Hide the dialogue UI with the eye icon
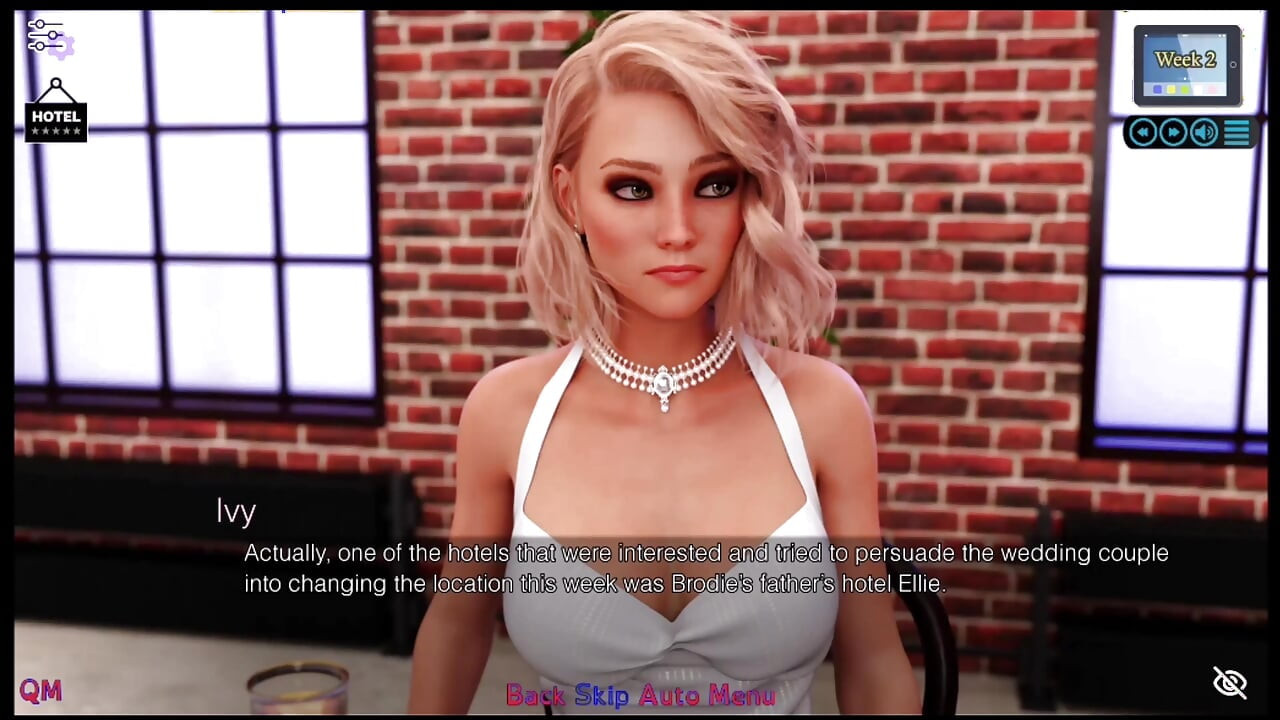Screen dimensions: 1280x720 pos(1229,682)
